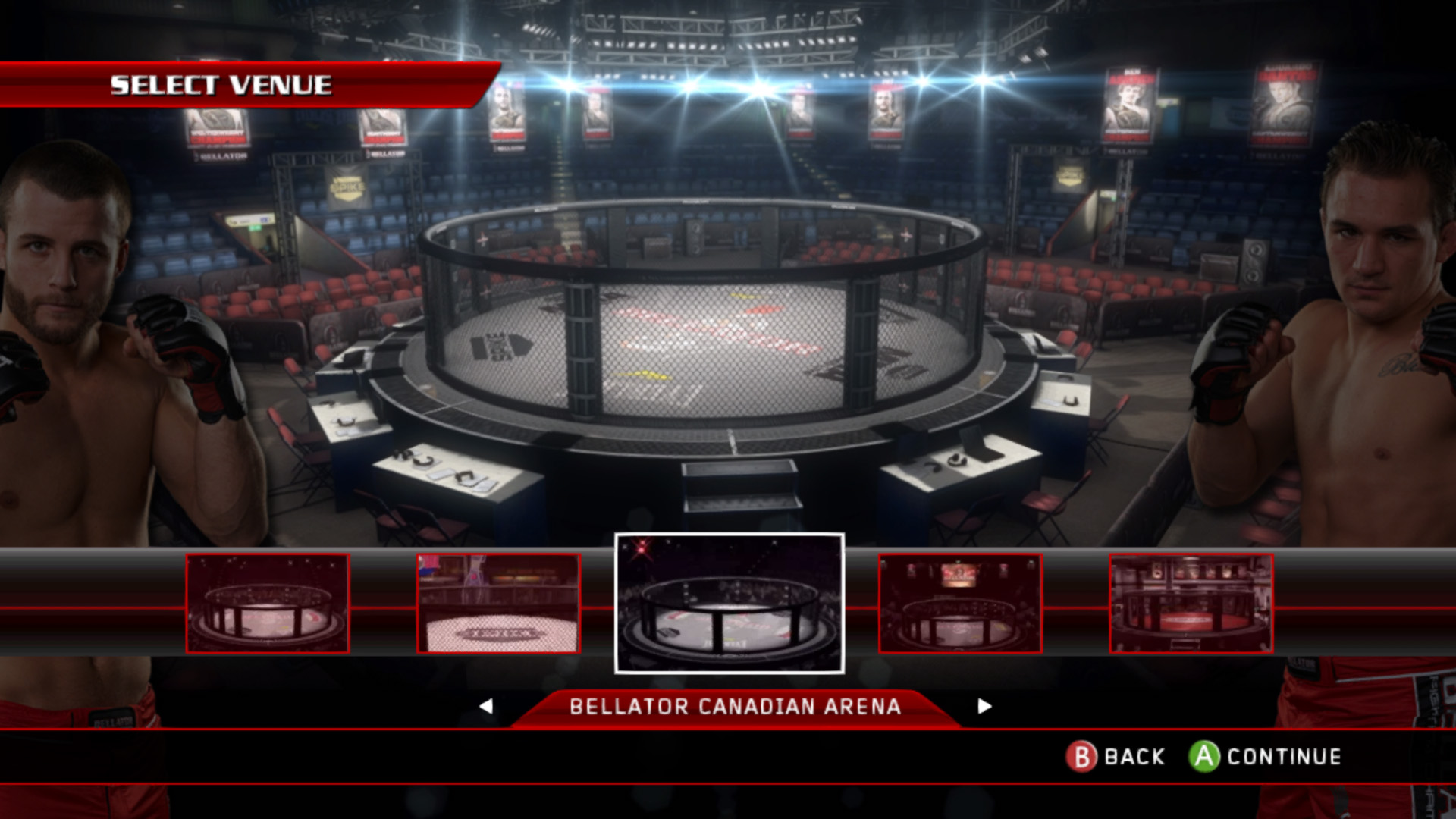Image resolution: width=1456 pixels, height=819 pixels.
Task: Select the highlighted Bellator Canadian Arena thumbnail
Action: tap(729, 604)
